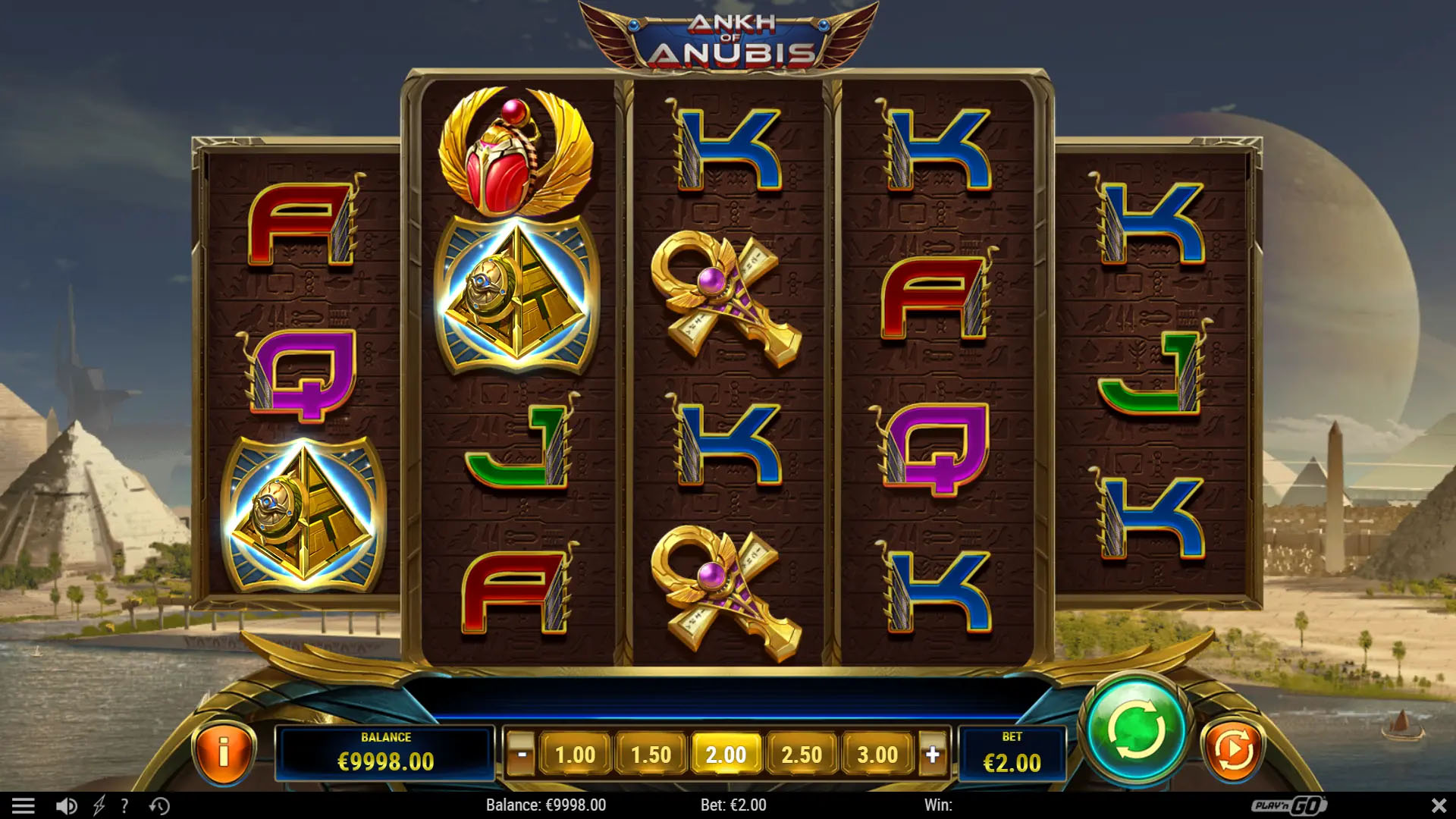
Task: Open help with the question mark
Action: [125, 805]
